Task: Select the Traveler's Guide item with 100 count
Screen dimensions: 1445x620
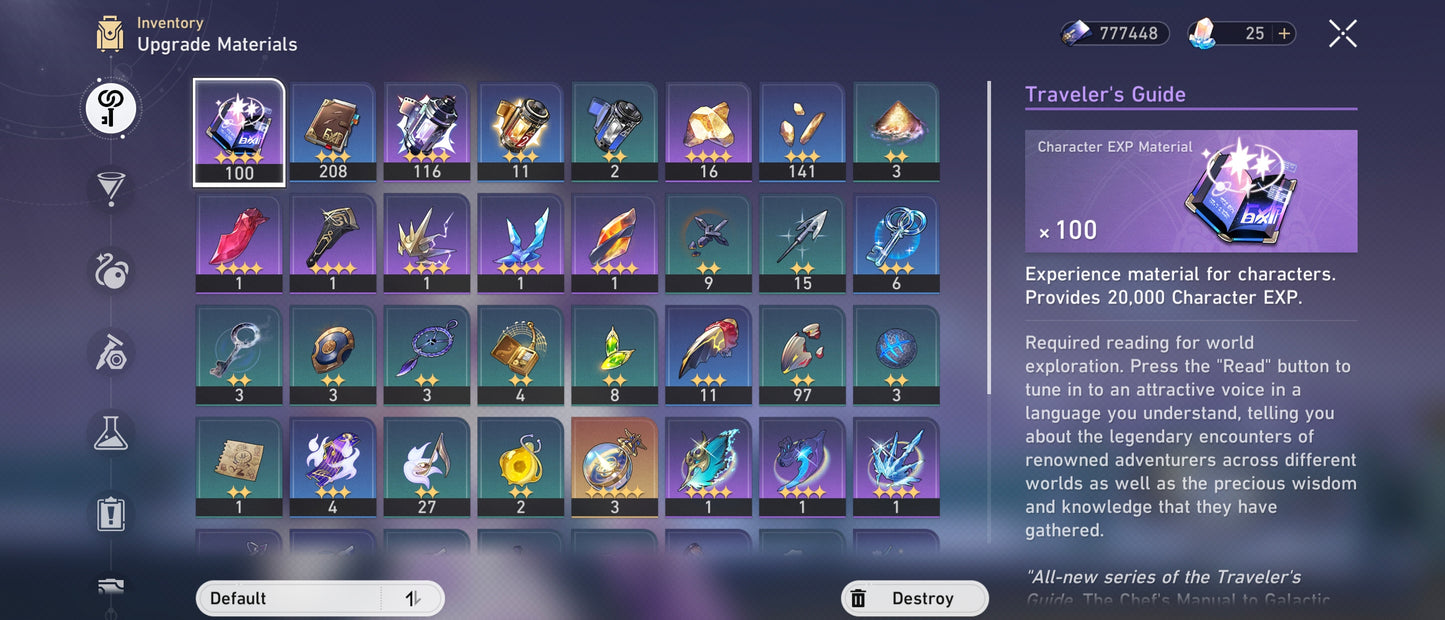Action: coord(239,132)
